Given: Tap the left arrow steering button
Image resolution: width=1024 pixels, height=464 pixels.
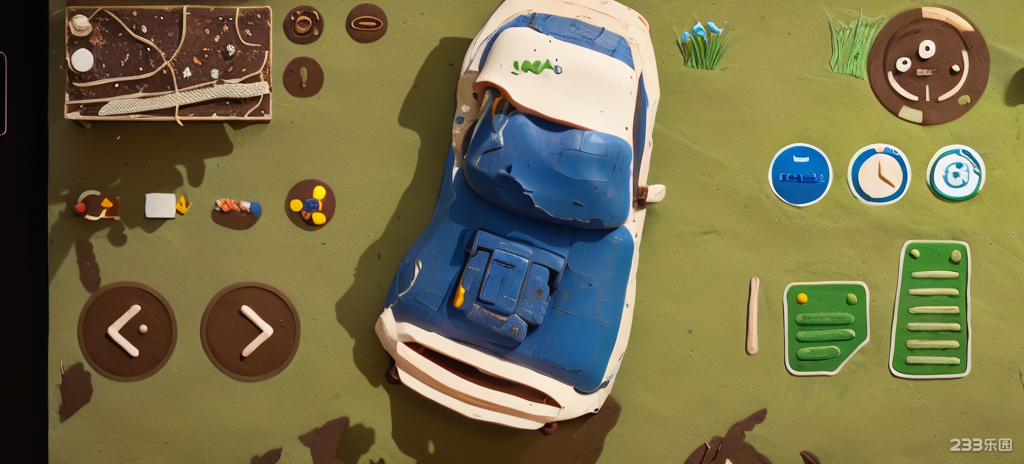Looking at the screenshot, I should pyautogui.click(x=127, y=331).
